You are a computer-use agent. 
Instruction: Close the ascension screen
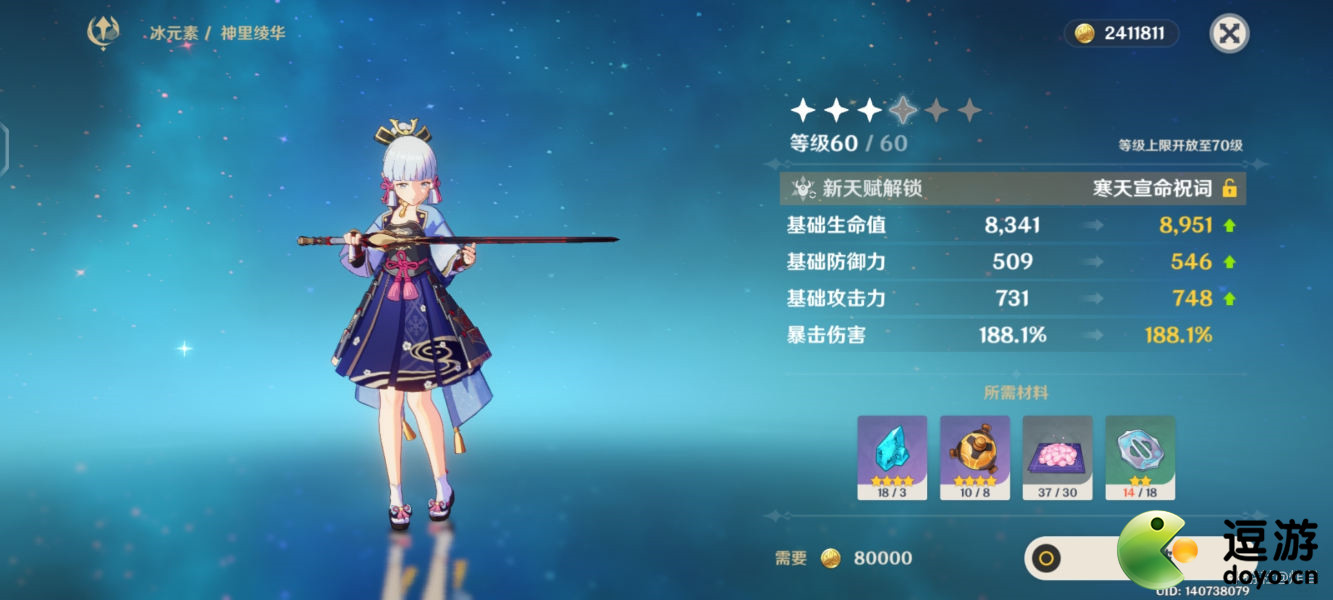pos(1229,34)
